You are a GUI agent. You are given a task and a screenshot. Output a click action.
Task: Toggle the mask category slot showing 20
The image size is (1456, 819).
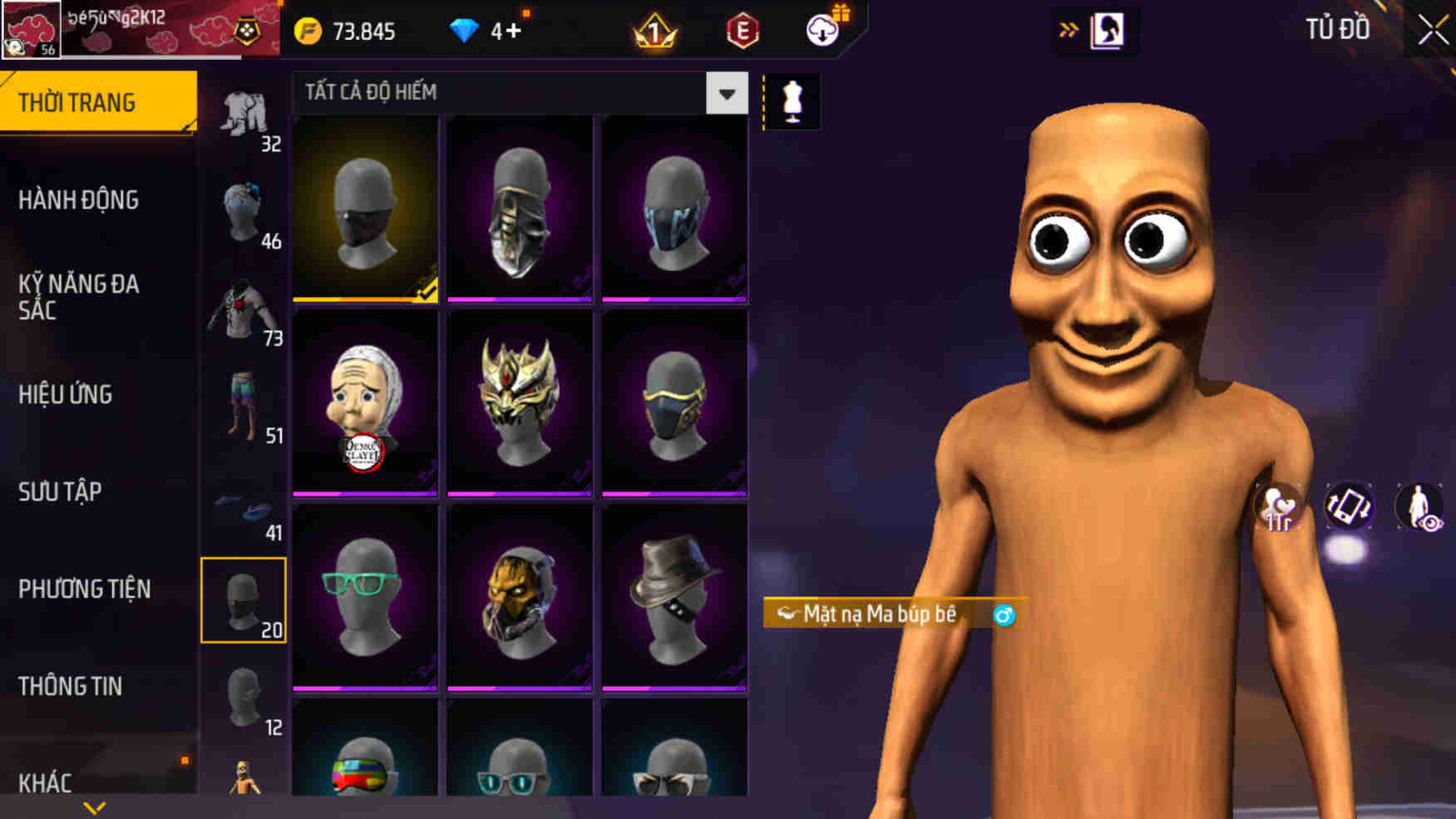tap(244, 600)
